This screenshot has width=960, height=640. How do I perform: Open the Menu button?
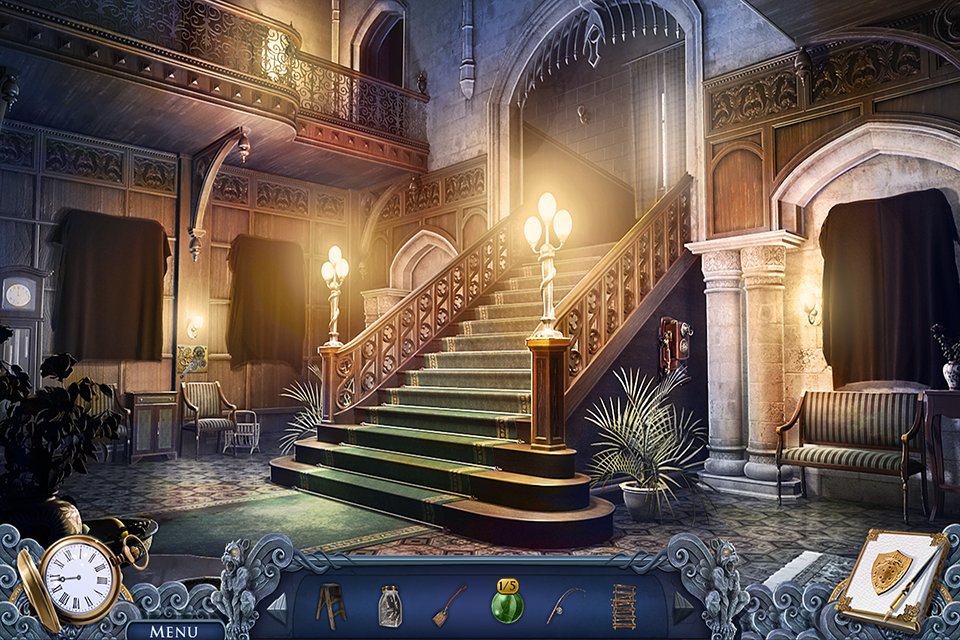175,631
